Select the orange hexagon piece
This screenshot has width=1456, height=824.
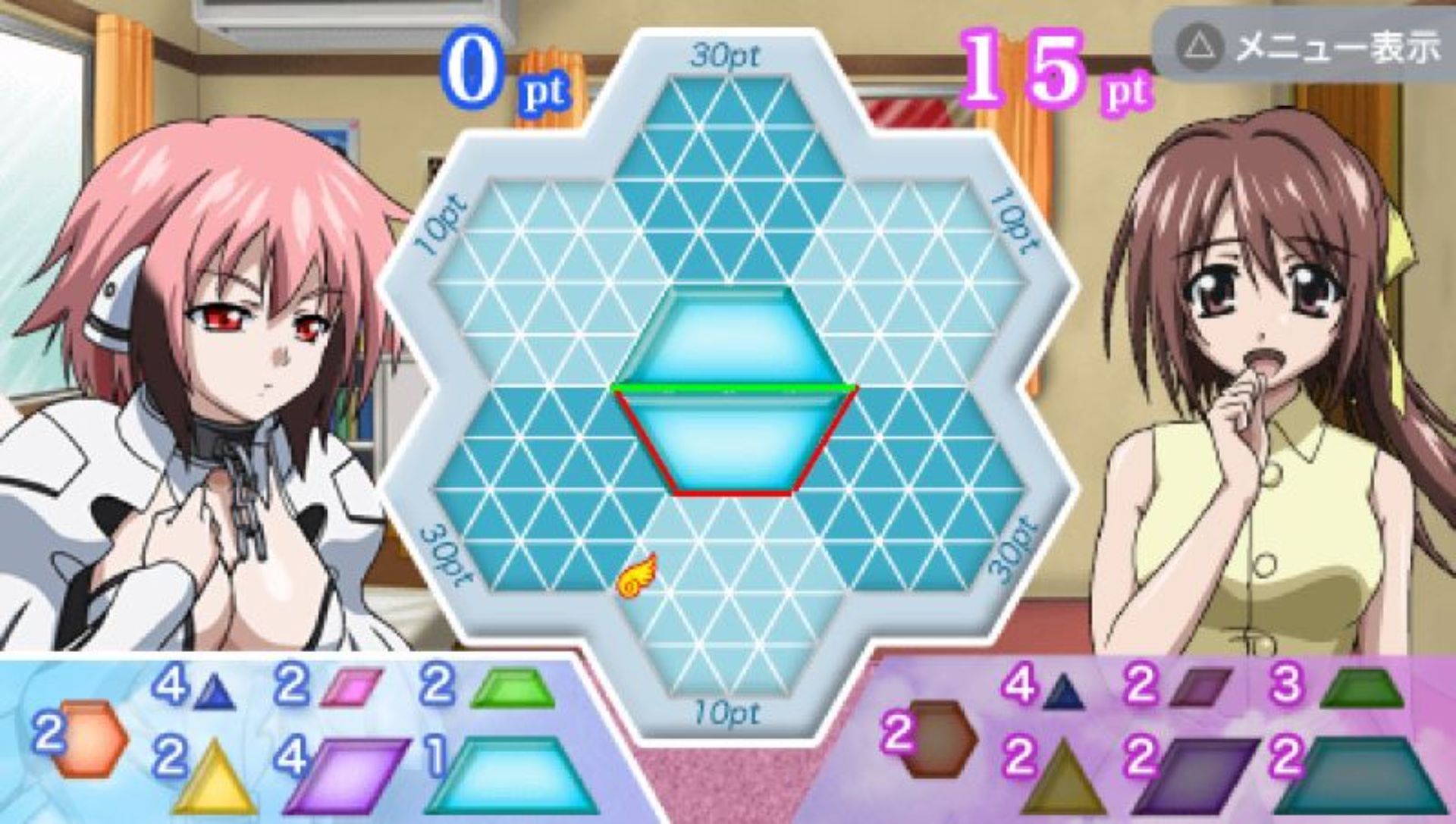coord(91,738)
